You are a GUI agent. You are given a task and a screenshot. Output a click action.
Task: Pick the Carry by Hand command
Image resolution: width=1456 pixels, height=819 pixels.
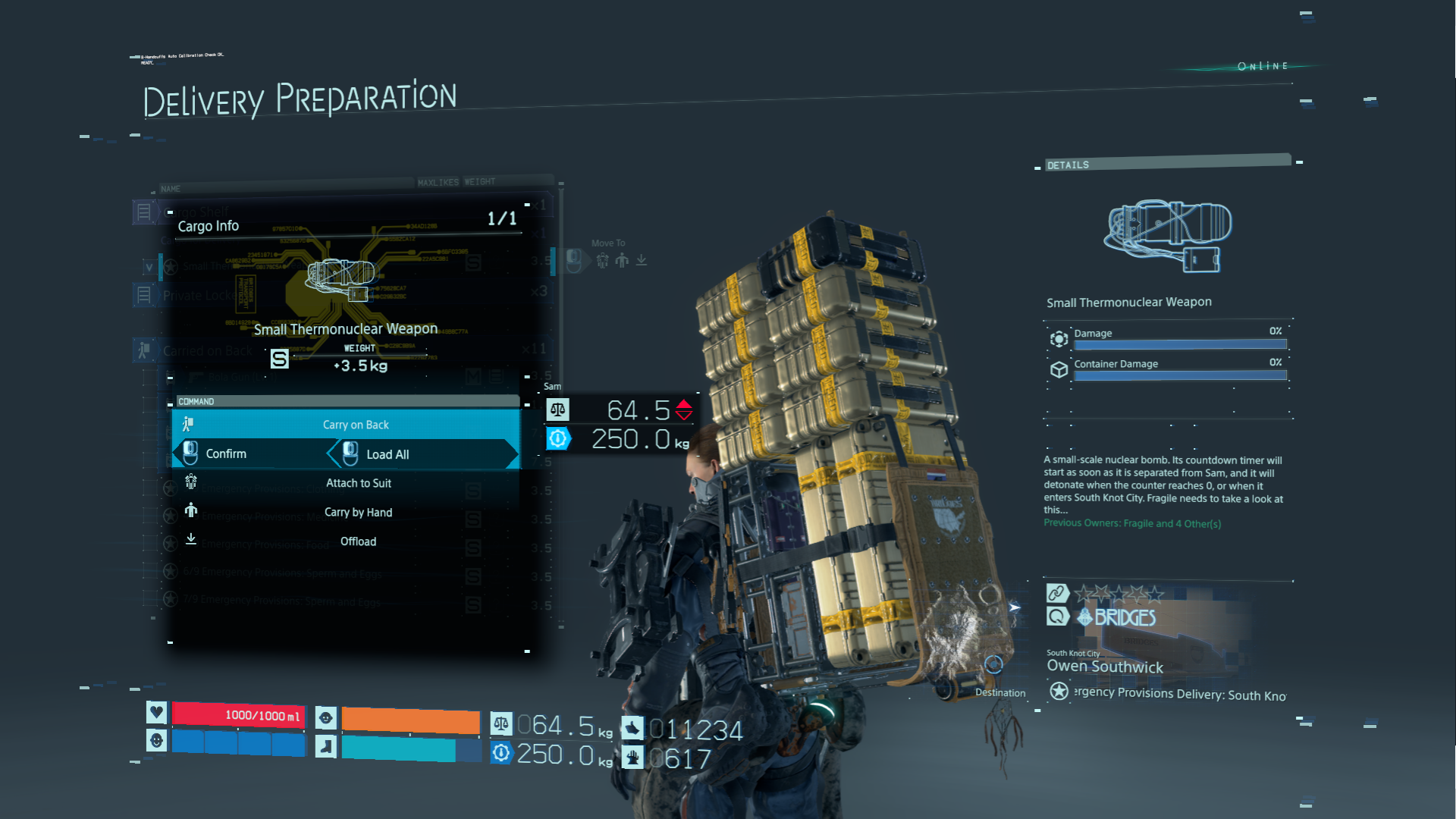tap(358, 513)
